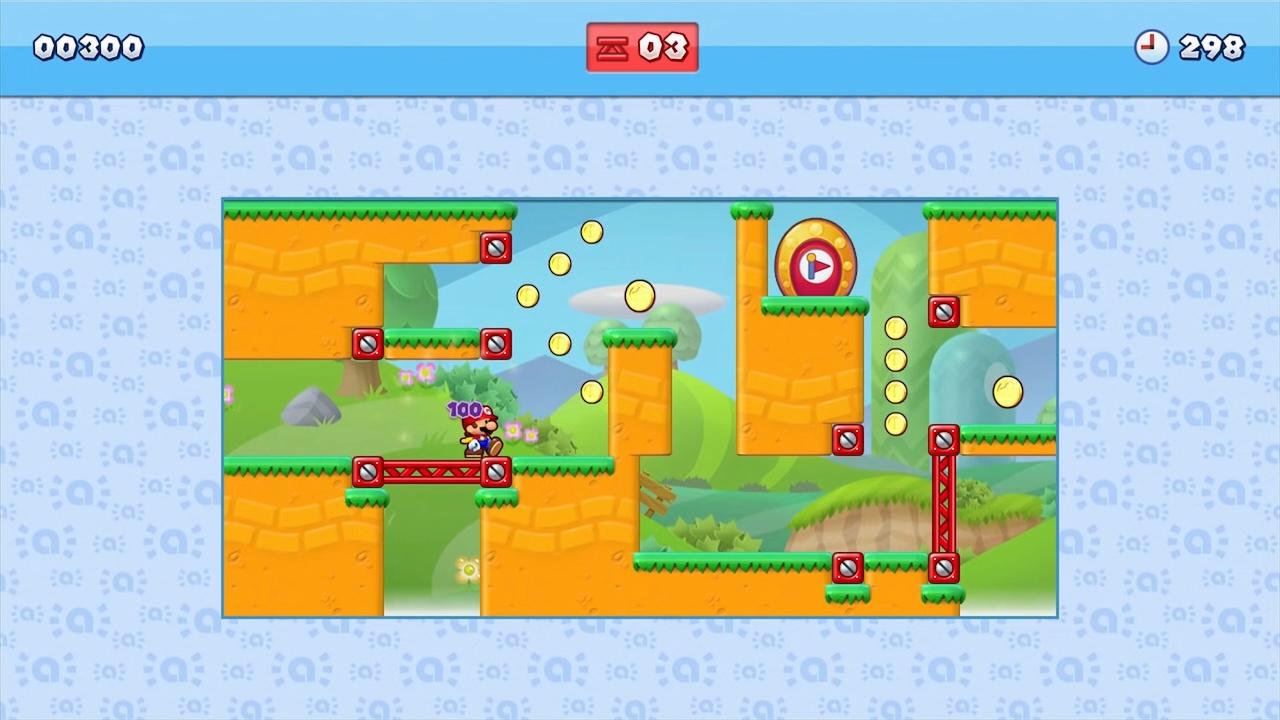The height and width of the screenshot is (720, 1280).
Task: Click the large coin resting on the cloud
Action: 639,296
